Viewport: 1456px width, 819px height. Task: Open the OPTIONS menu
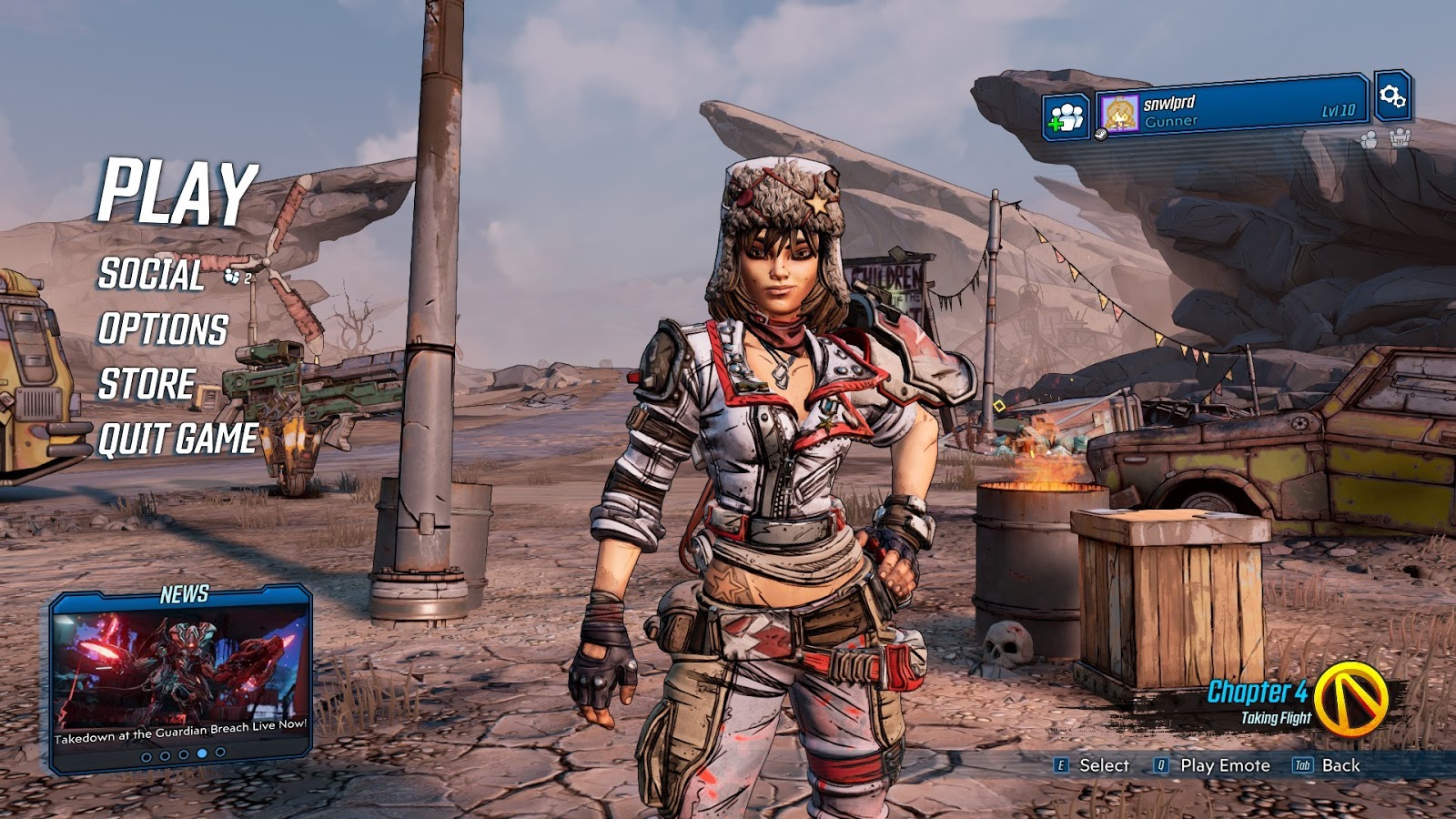point(163,329)
